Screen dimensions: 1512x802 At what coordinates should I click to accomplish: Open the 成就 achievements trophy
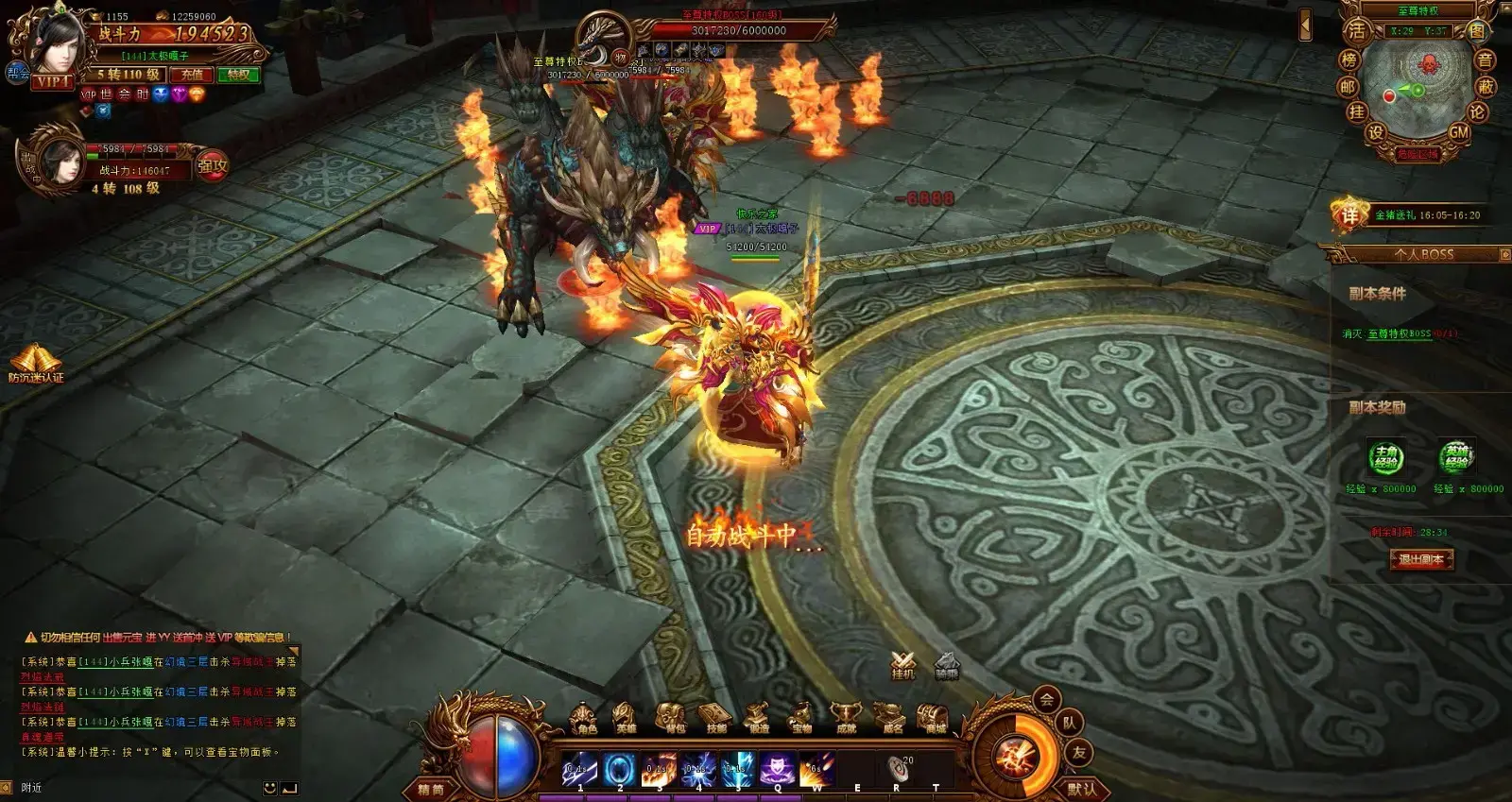pos(846,718)
